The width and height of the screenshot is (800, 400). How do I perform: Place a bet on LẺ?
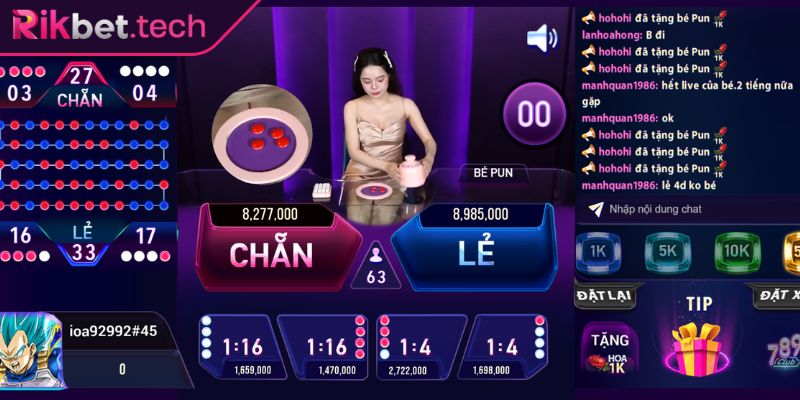coord(476,253)
